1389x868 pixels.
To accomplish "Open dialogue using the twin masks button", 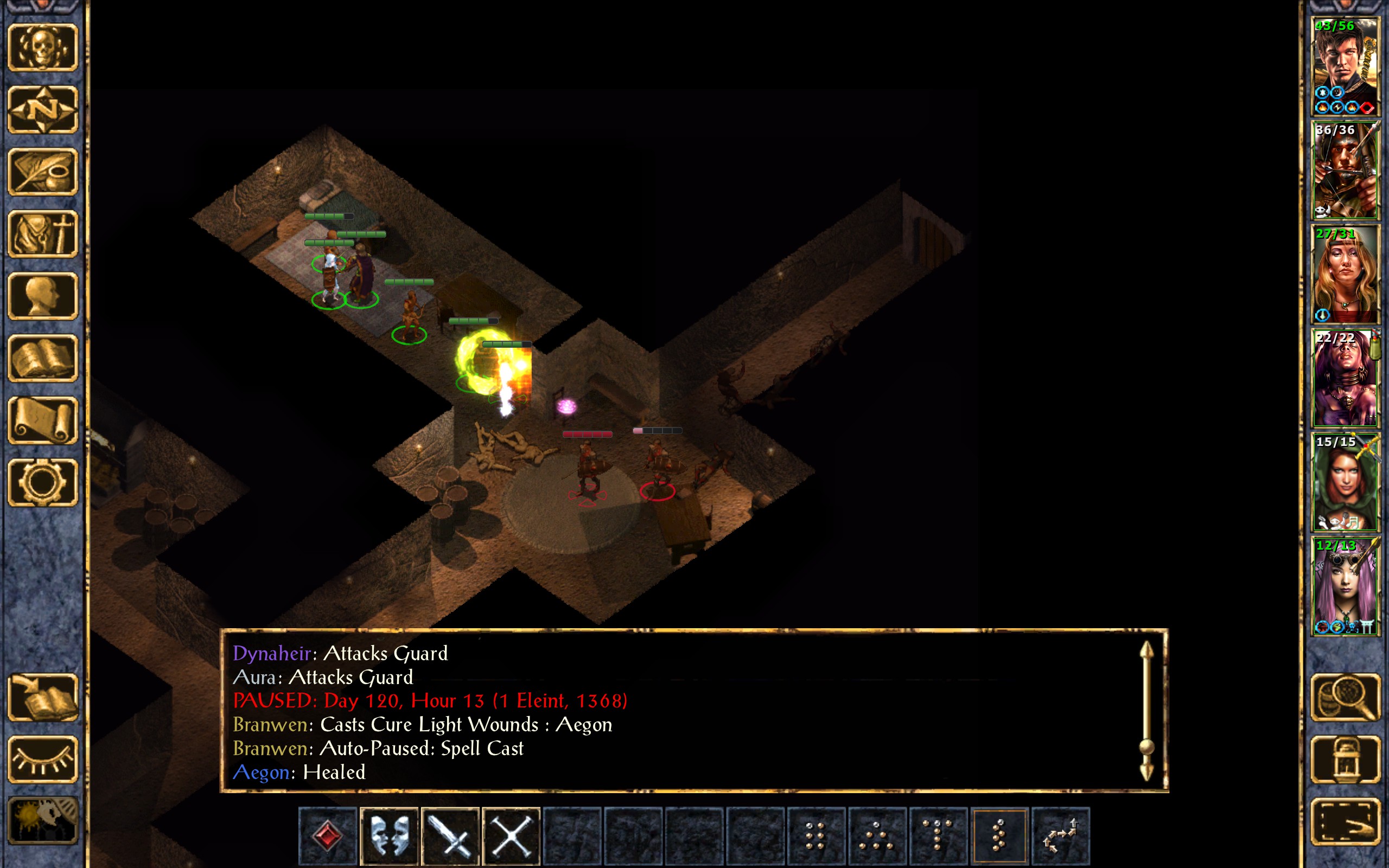I will [389, 836].
